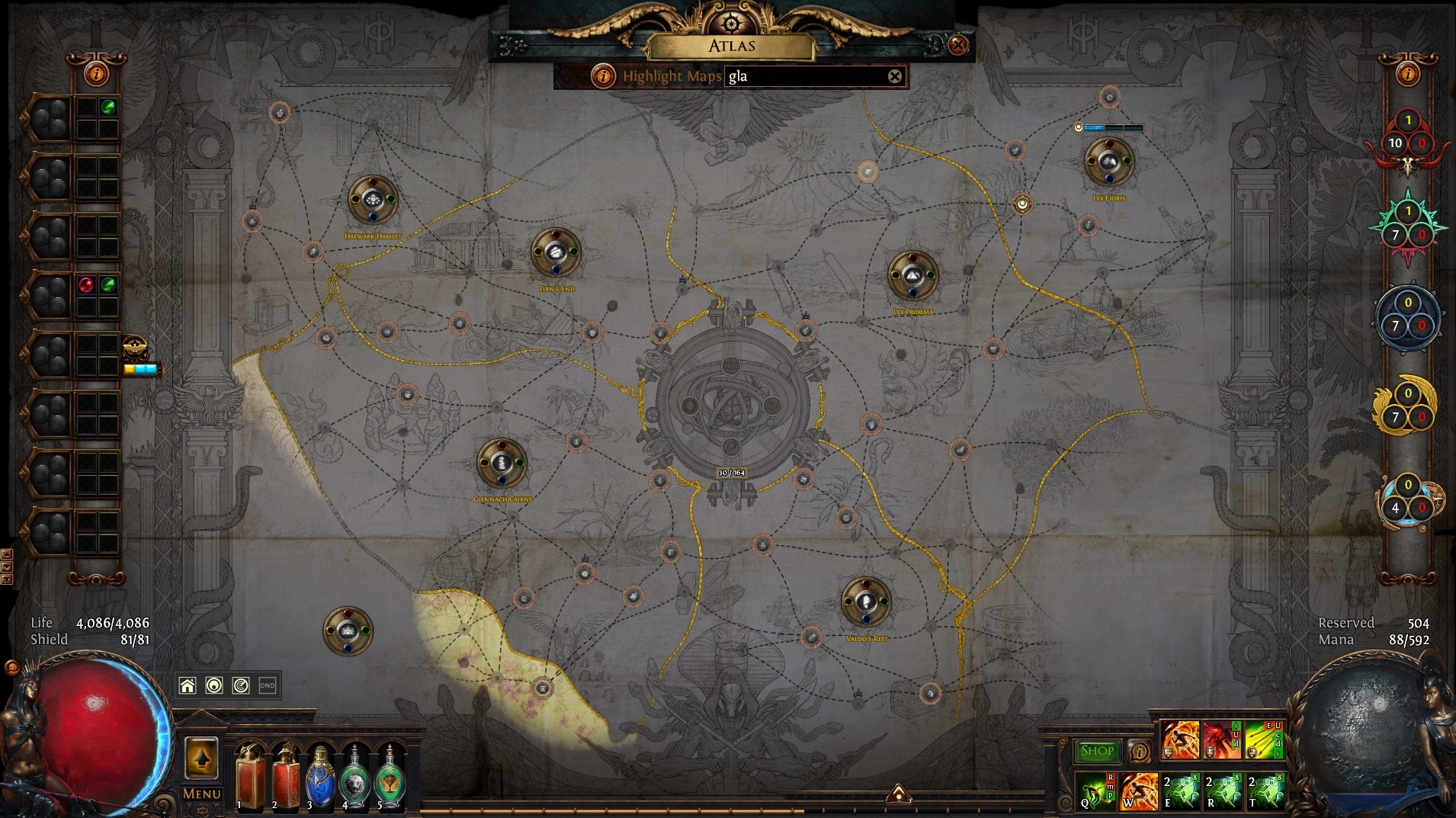Image resolution: width=1456 pixels, height=818 pixels.
Task: Select the Tirn's End citadel node
Action: click(556, 252)
